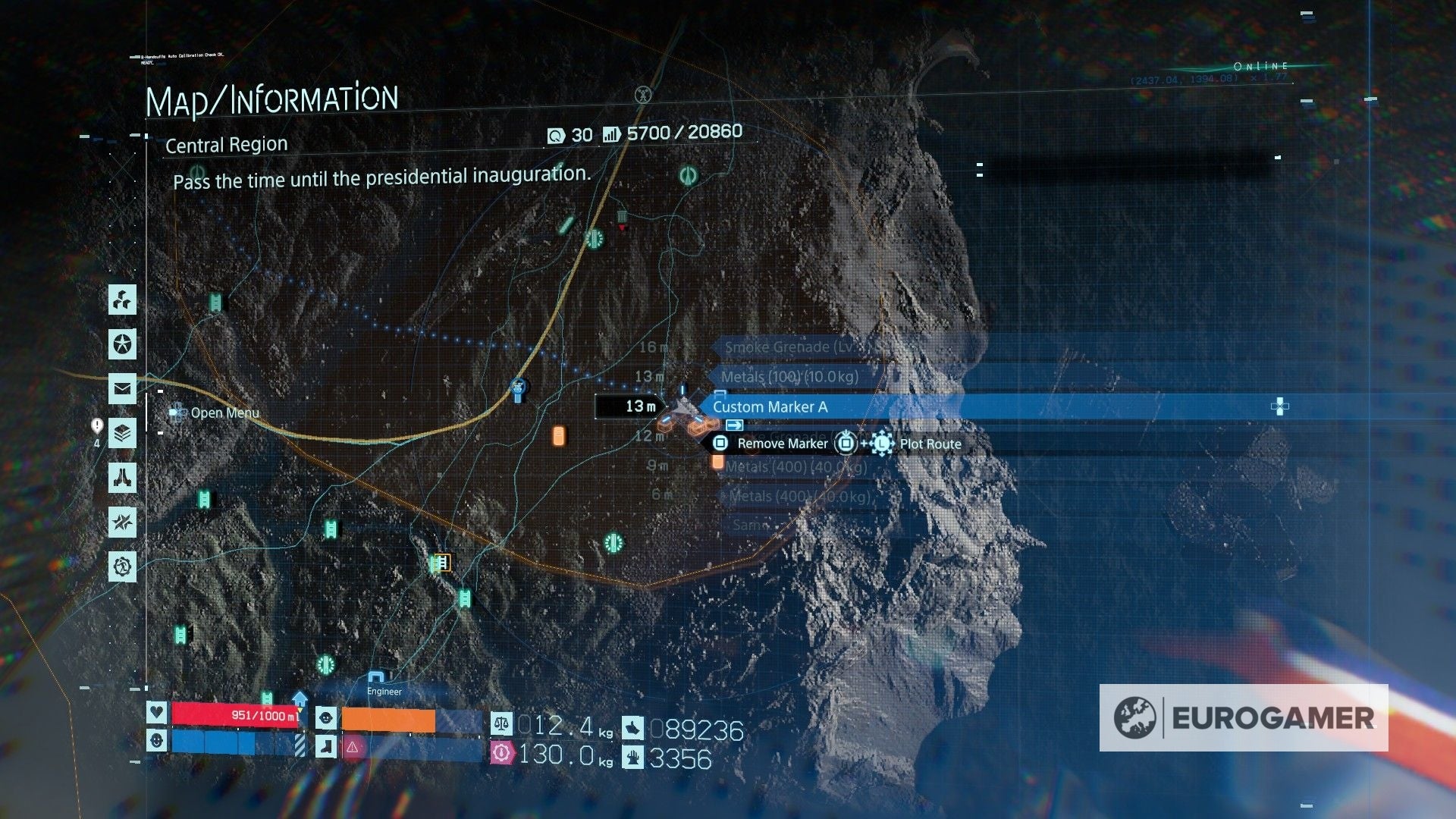Select the Custom Marker A list entry
1456x819 pixels.
(x=770, y=406)
